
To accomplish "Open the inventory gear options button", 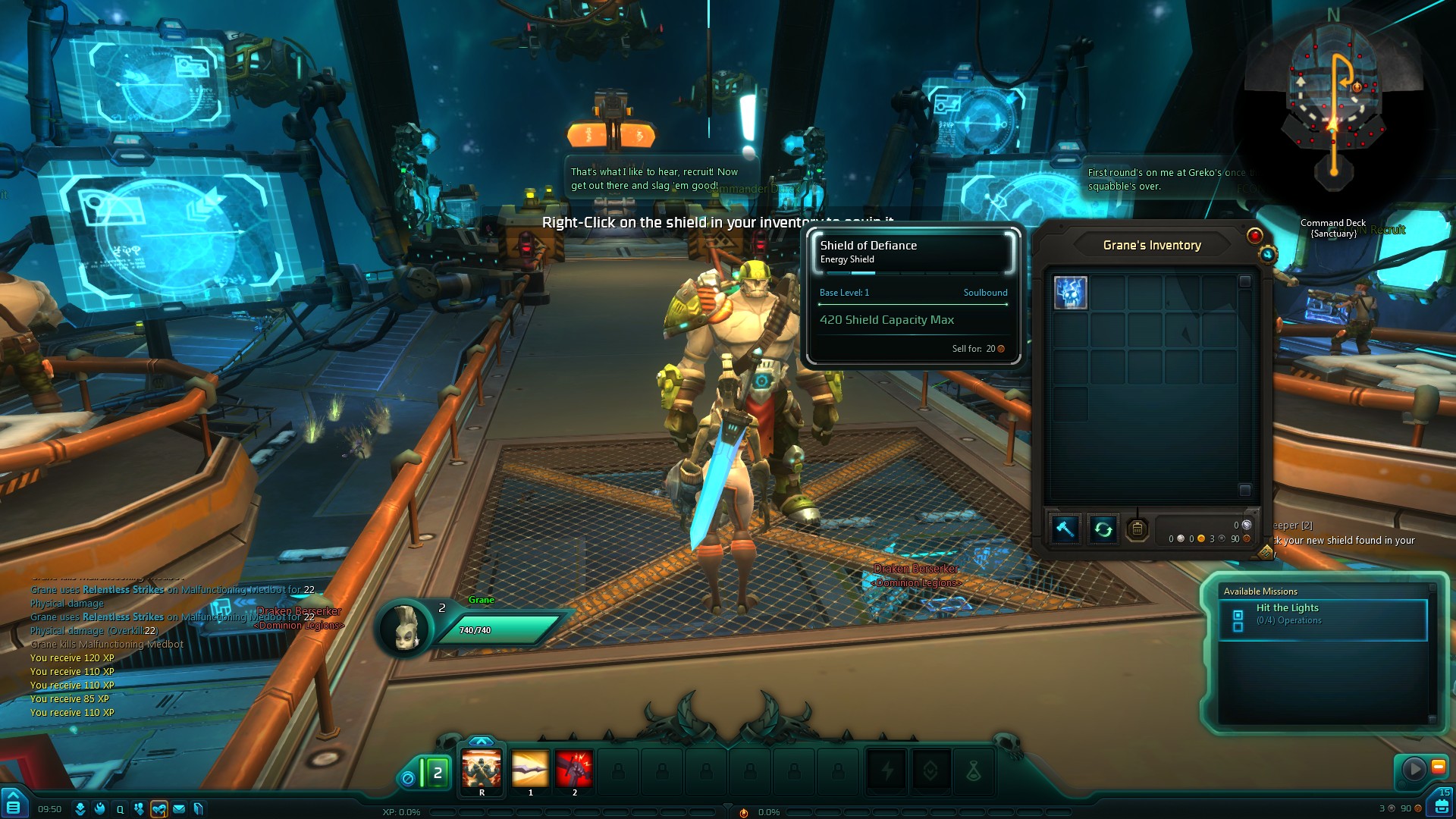I will [x=1267, y=255].
